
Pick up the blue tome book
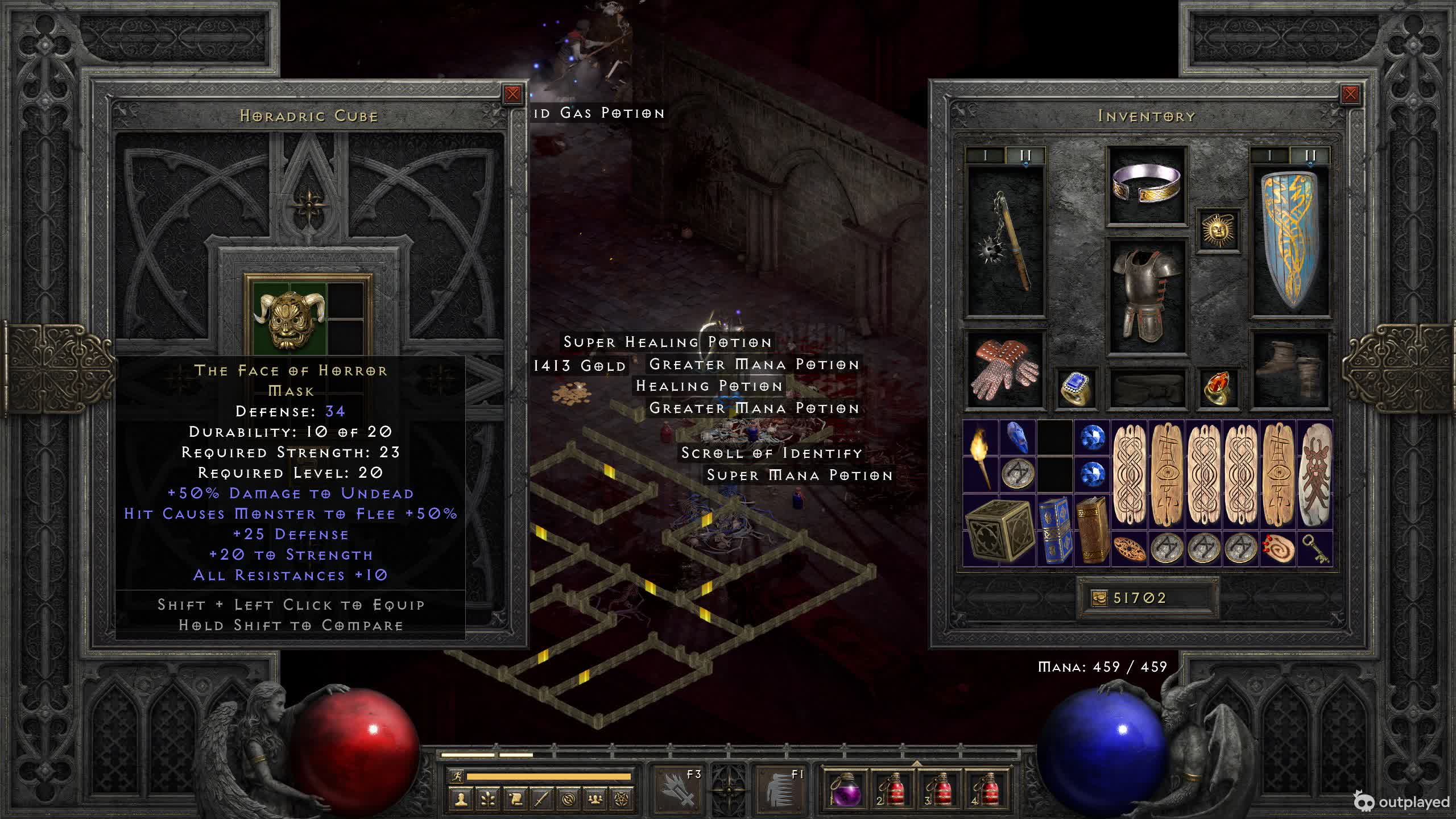(1055, 530)
